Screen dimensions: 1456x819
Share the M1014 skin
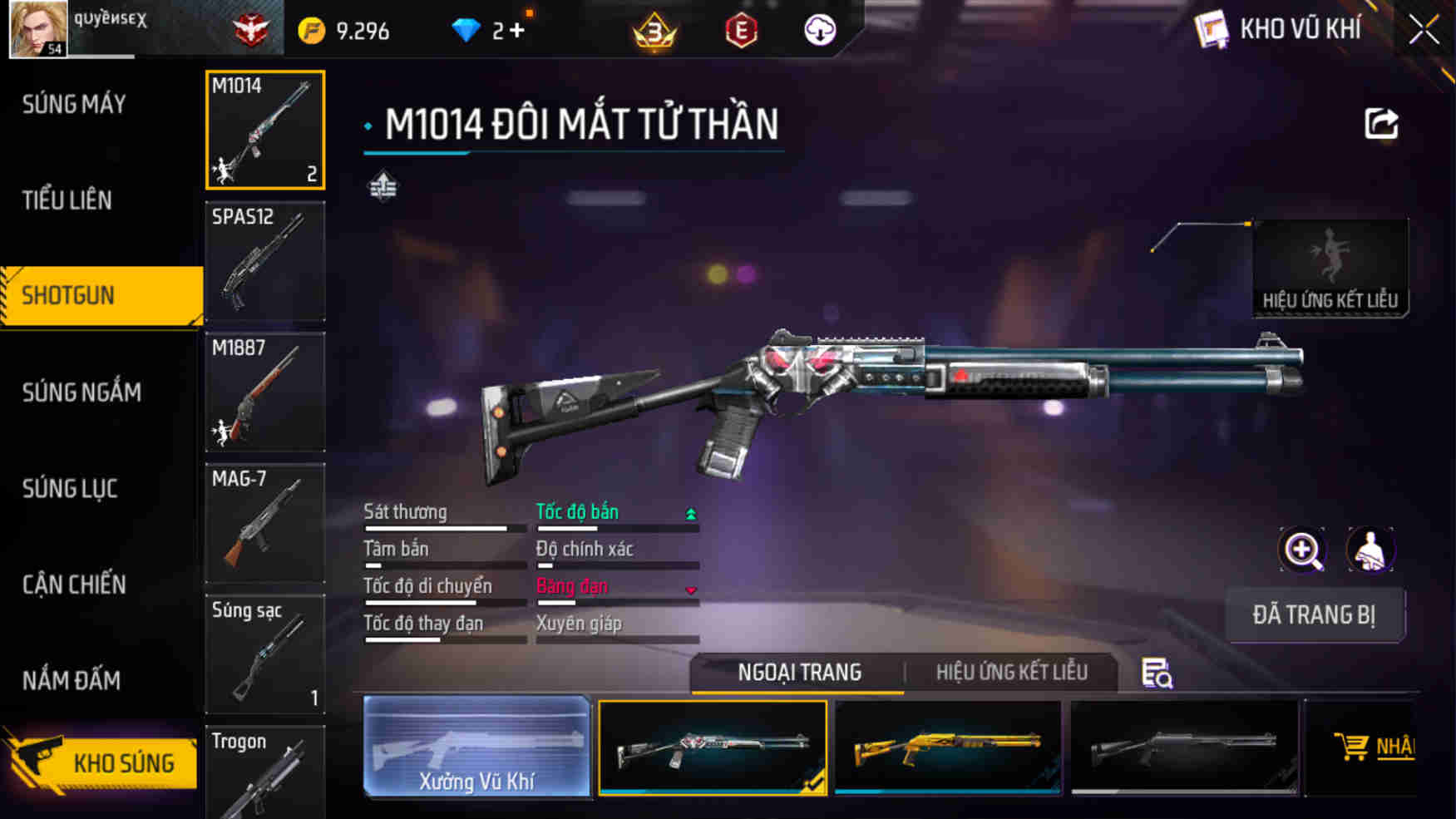pos(1381,125)
